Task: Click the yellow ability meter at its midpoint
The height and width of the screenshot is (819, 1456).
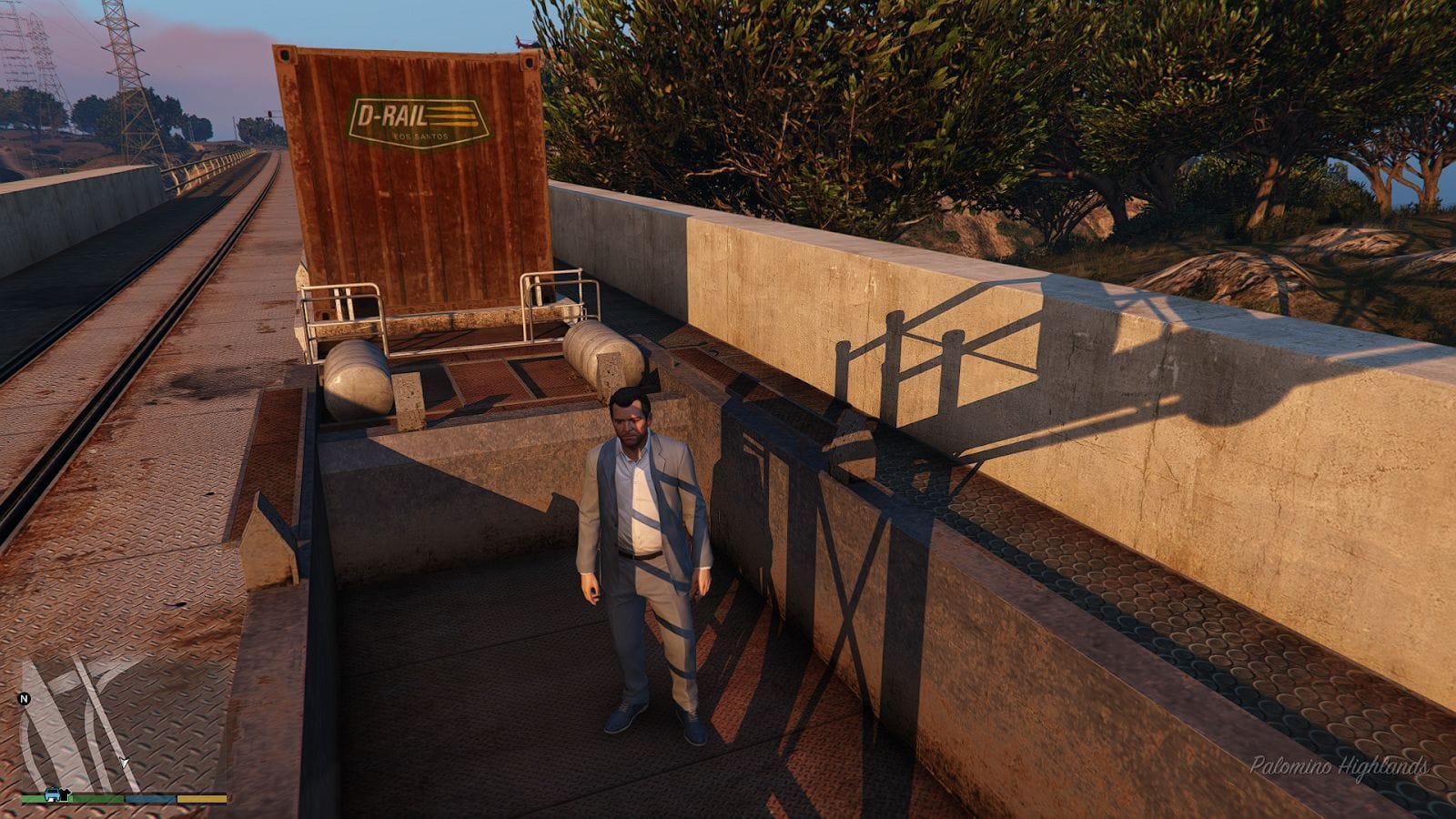Action: [x=201, y=798]
